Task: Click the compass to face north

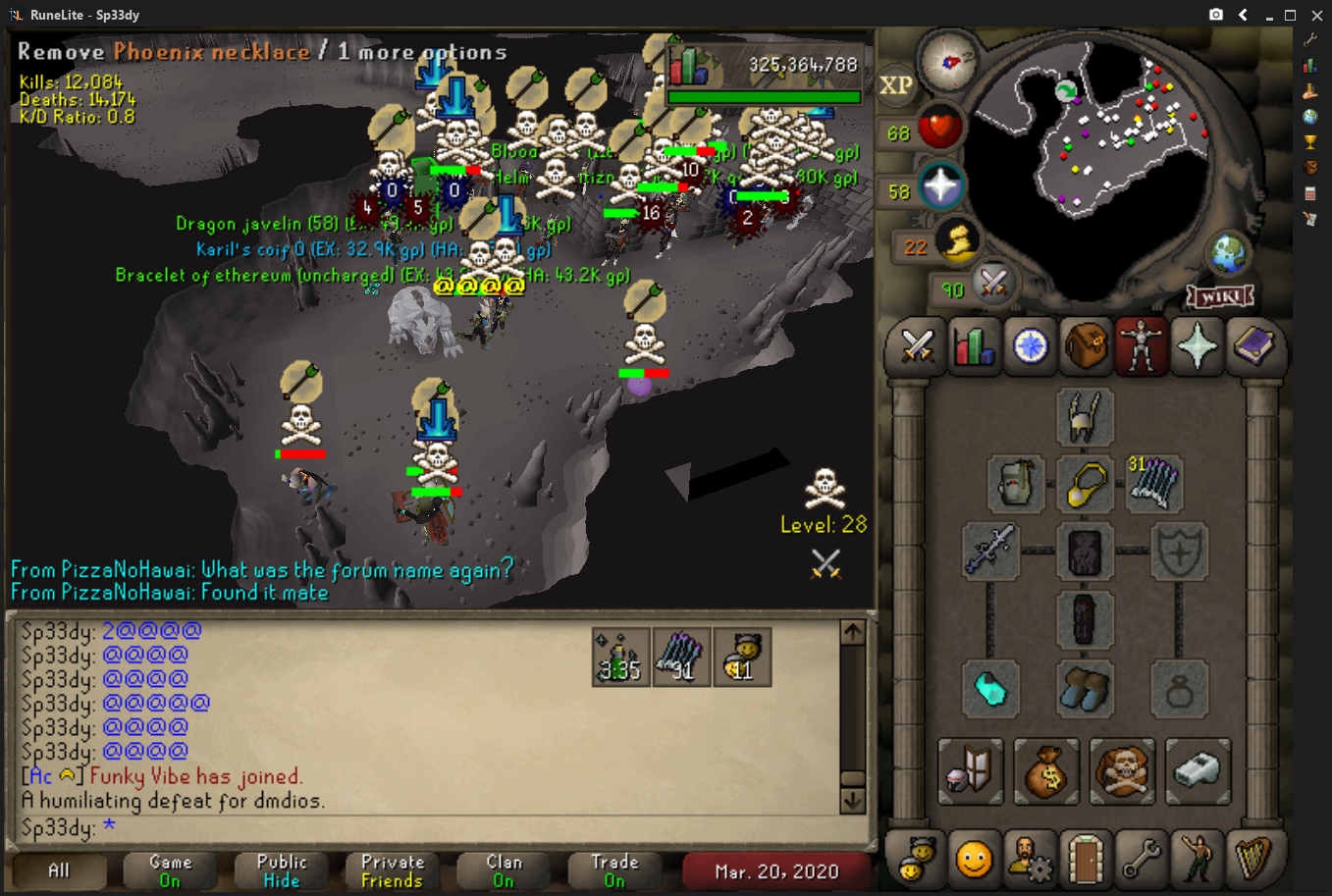Action: 949,61
